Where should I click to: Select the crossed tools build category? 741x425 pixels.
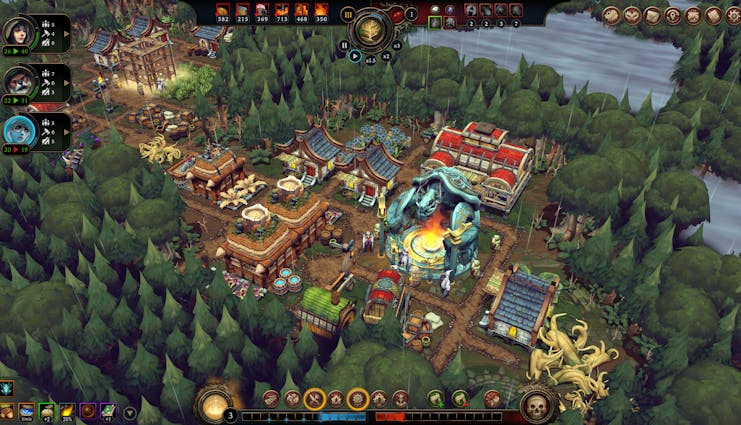pos(314,399)
